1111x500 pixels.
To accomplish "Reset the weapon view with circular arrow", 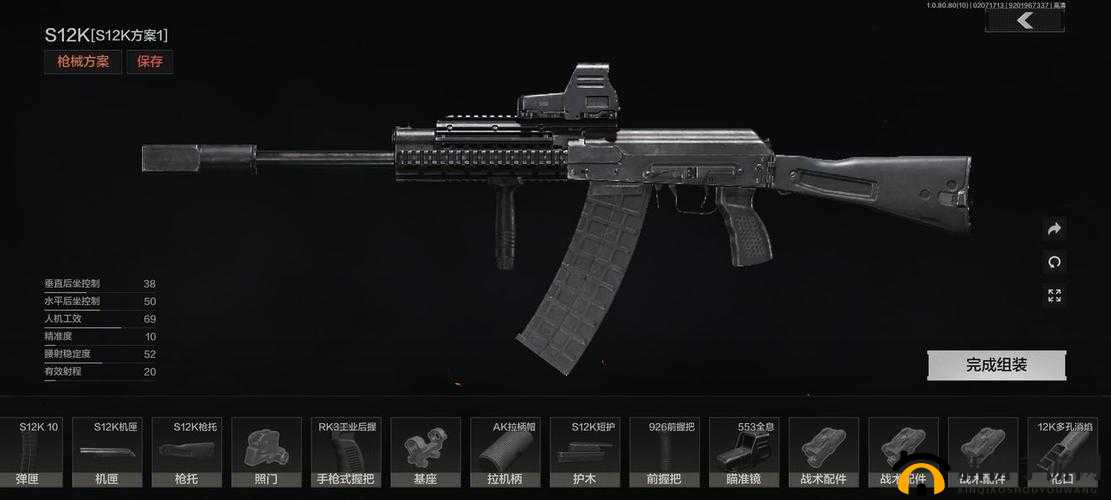I will pyautogui.click(x=1054, y=262).
